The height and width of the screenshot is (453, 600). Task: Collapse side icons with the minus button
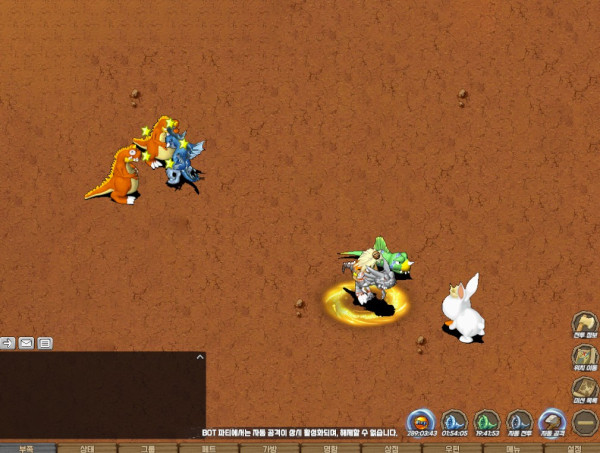585,420
